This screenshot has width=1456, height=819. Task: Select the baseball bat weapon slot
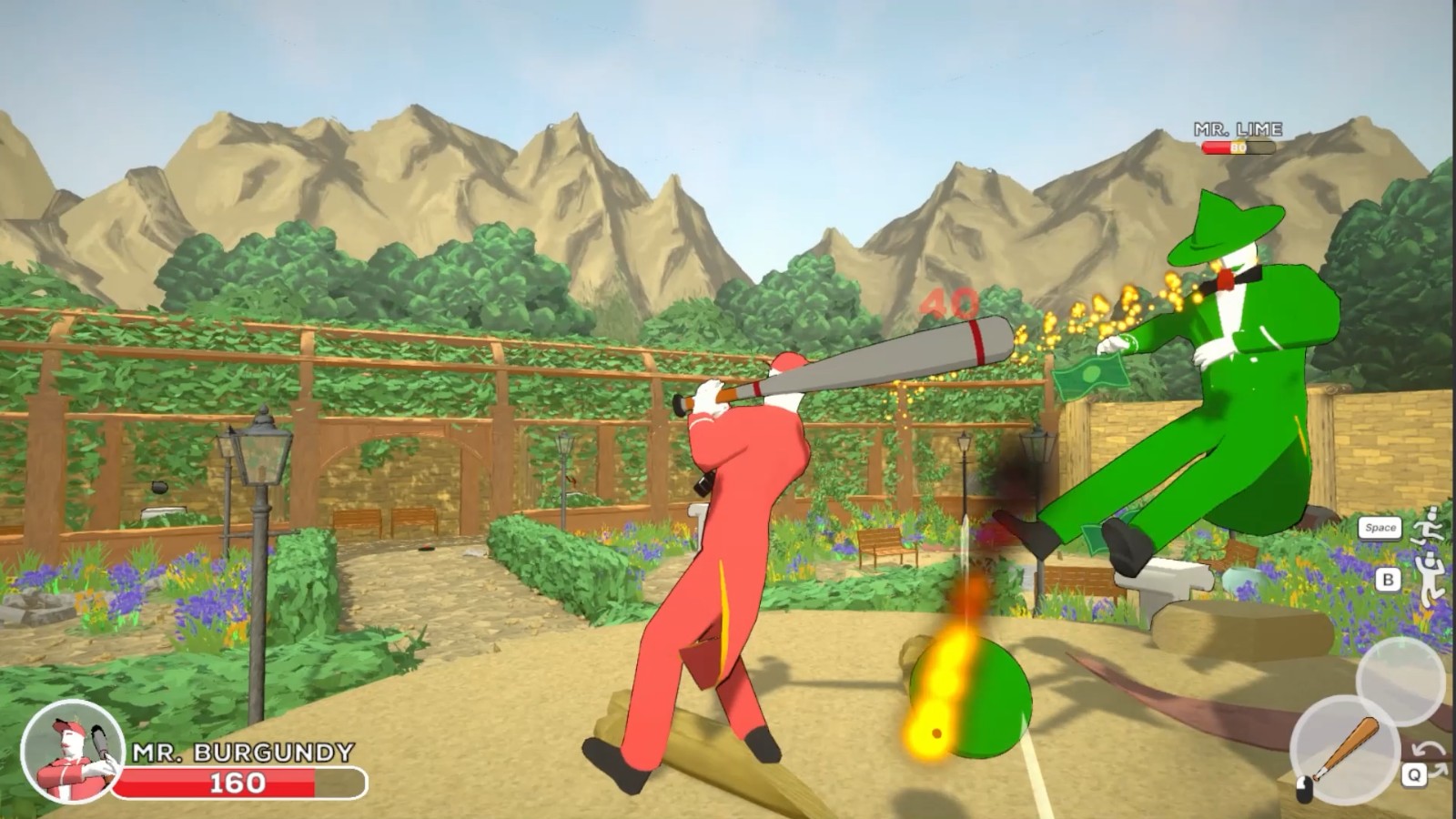coord(1343,750)
